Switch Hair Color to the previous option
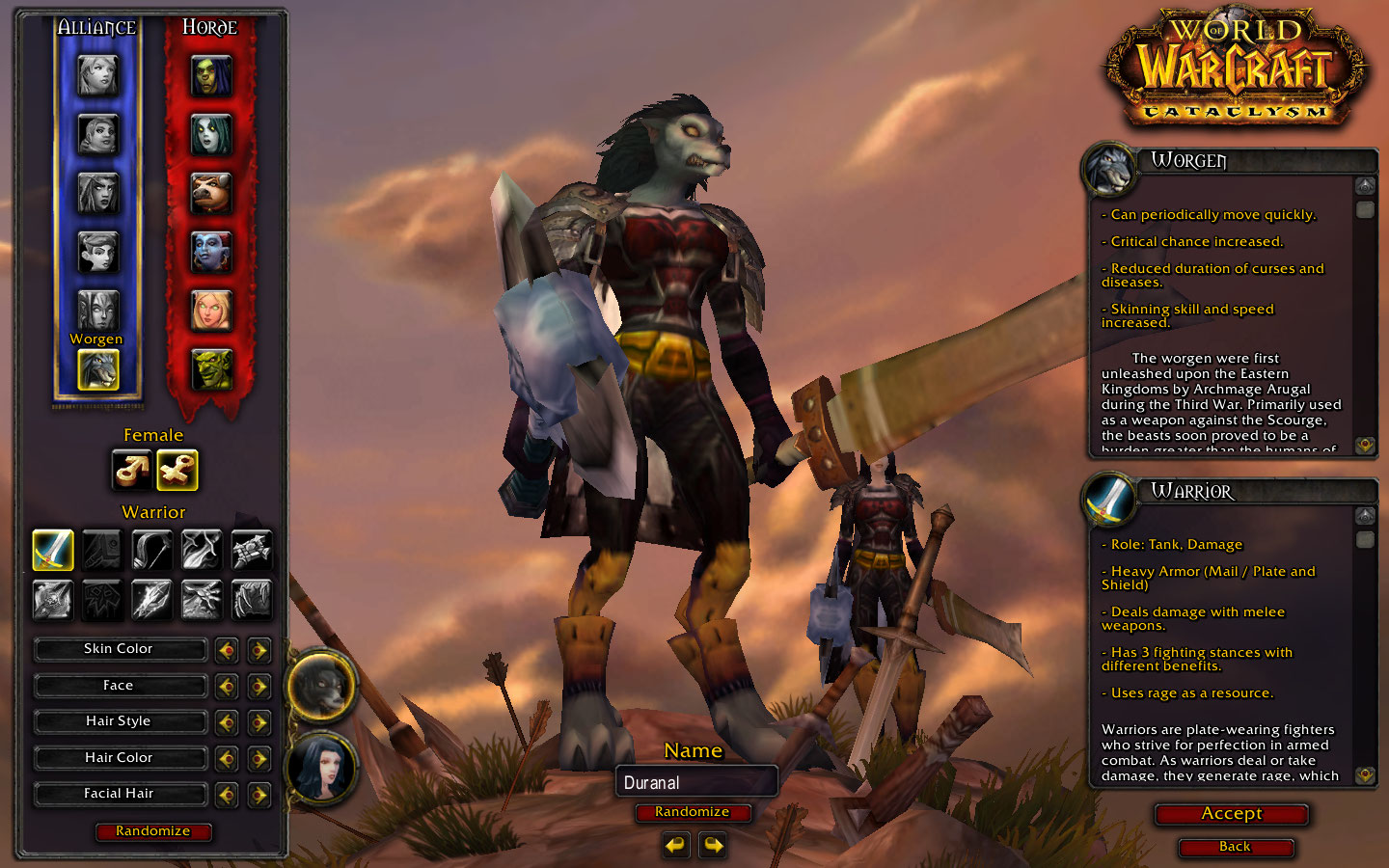This screenshot has height=868, width=1389. 227,759
